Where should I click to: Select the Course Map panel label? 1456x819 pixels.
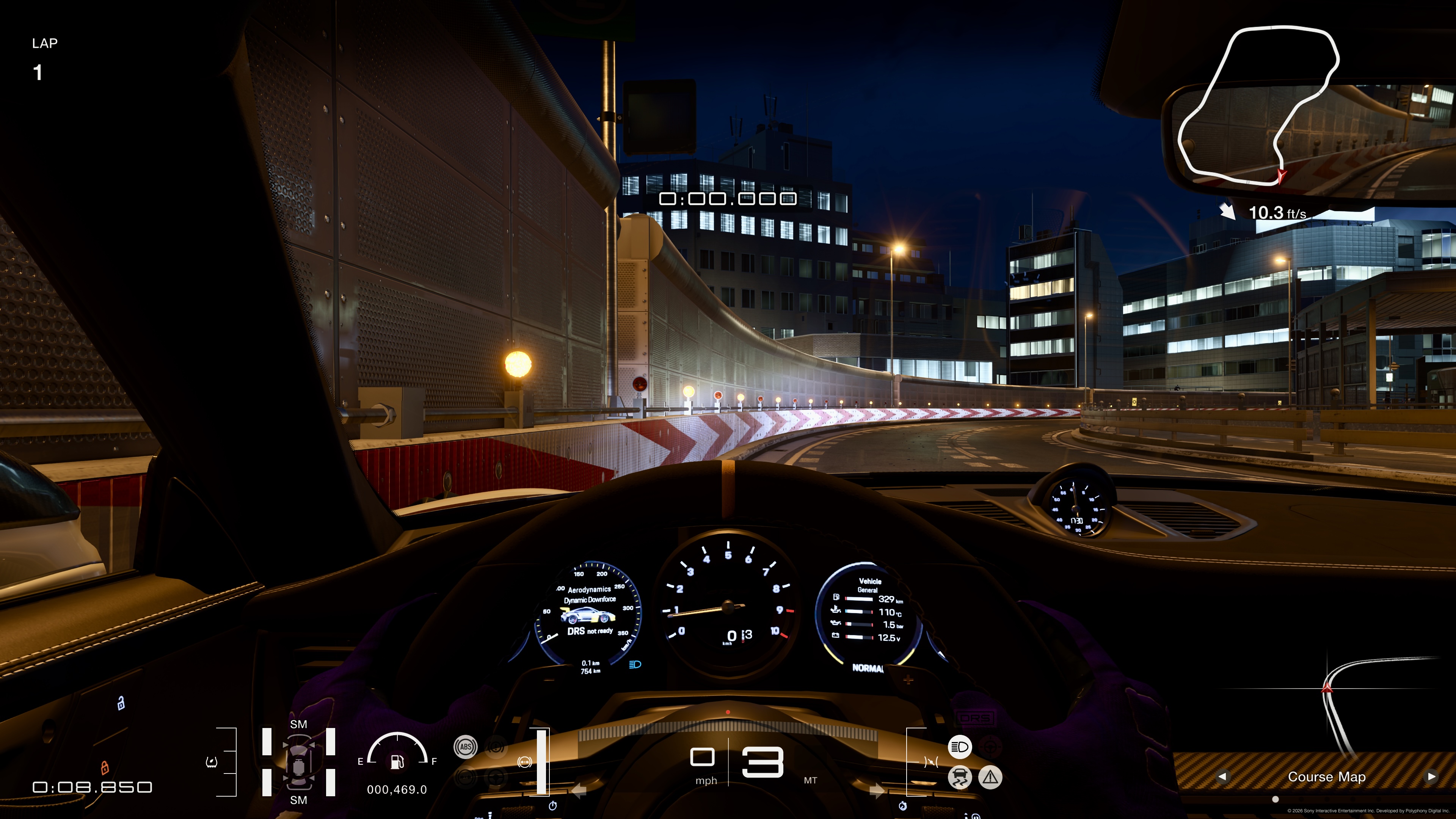[1326, 777]
